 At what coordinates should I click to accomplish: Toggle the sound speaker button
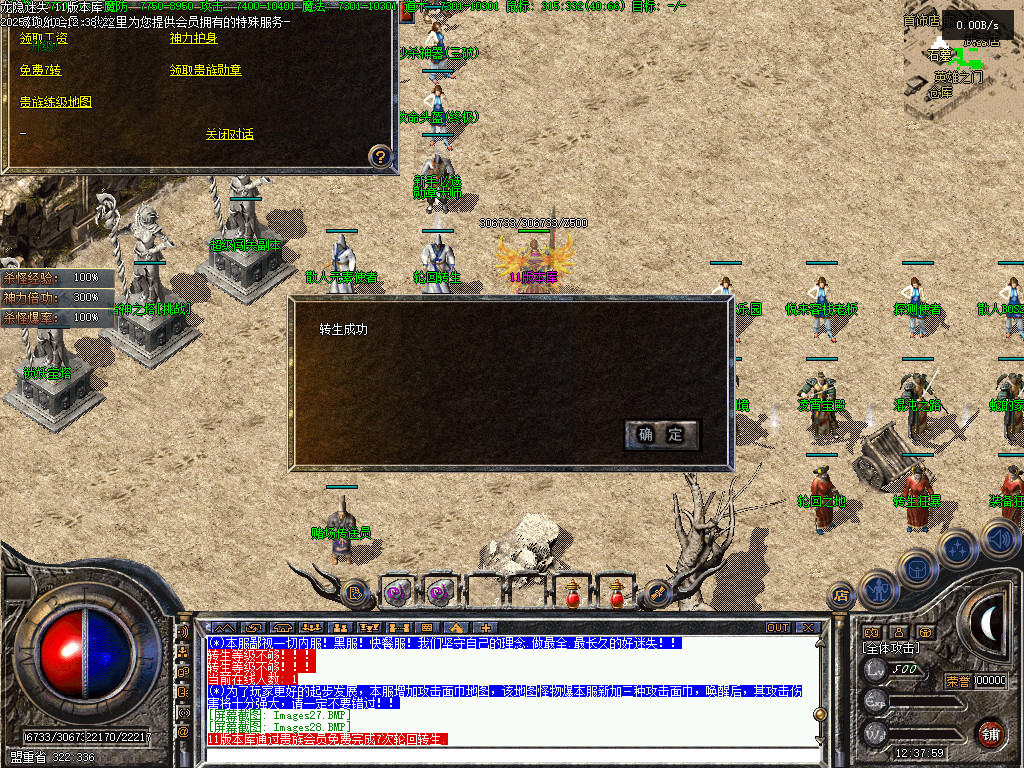coord(1000,538)
